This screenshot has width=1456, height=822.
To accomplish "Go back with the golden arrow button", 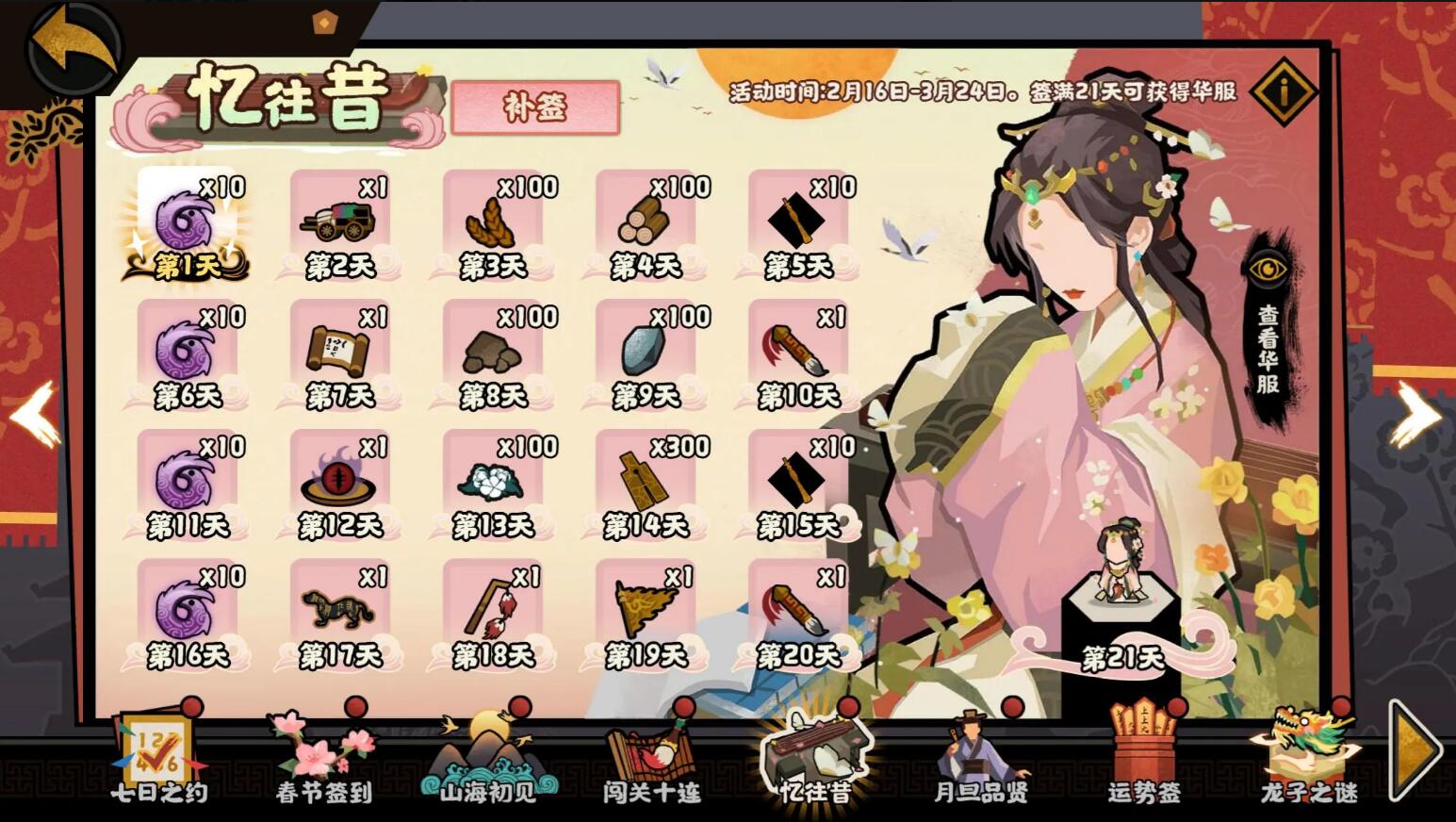I will 74,47.
